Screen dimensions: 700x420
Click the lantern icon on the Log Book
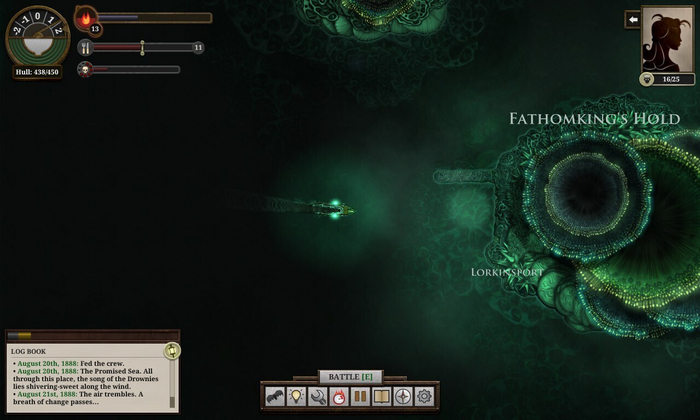click(x=172, y=350)
